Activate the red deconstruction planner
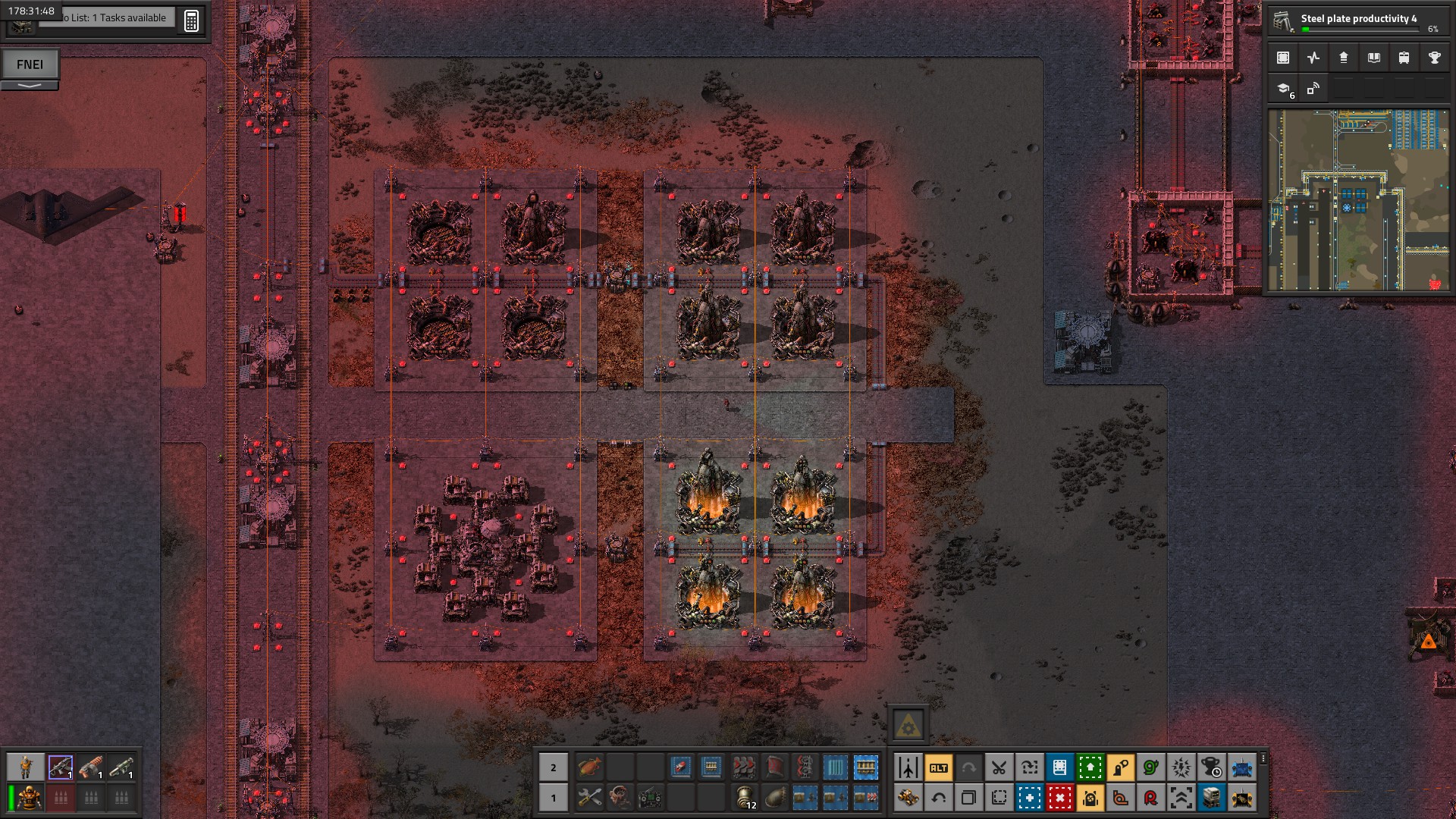 (1060, 798)
